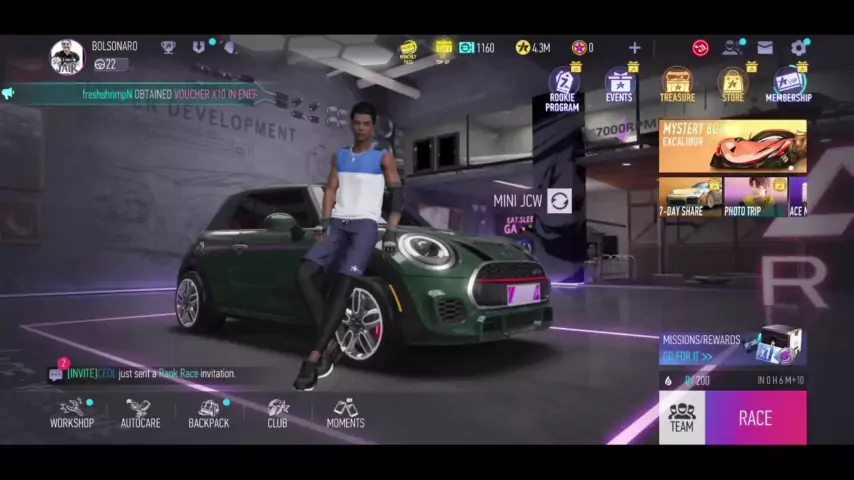Visit the Store
Screen dimensions: 854x480
(x=733, y=86)
